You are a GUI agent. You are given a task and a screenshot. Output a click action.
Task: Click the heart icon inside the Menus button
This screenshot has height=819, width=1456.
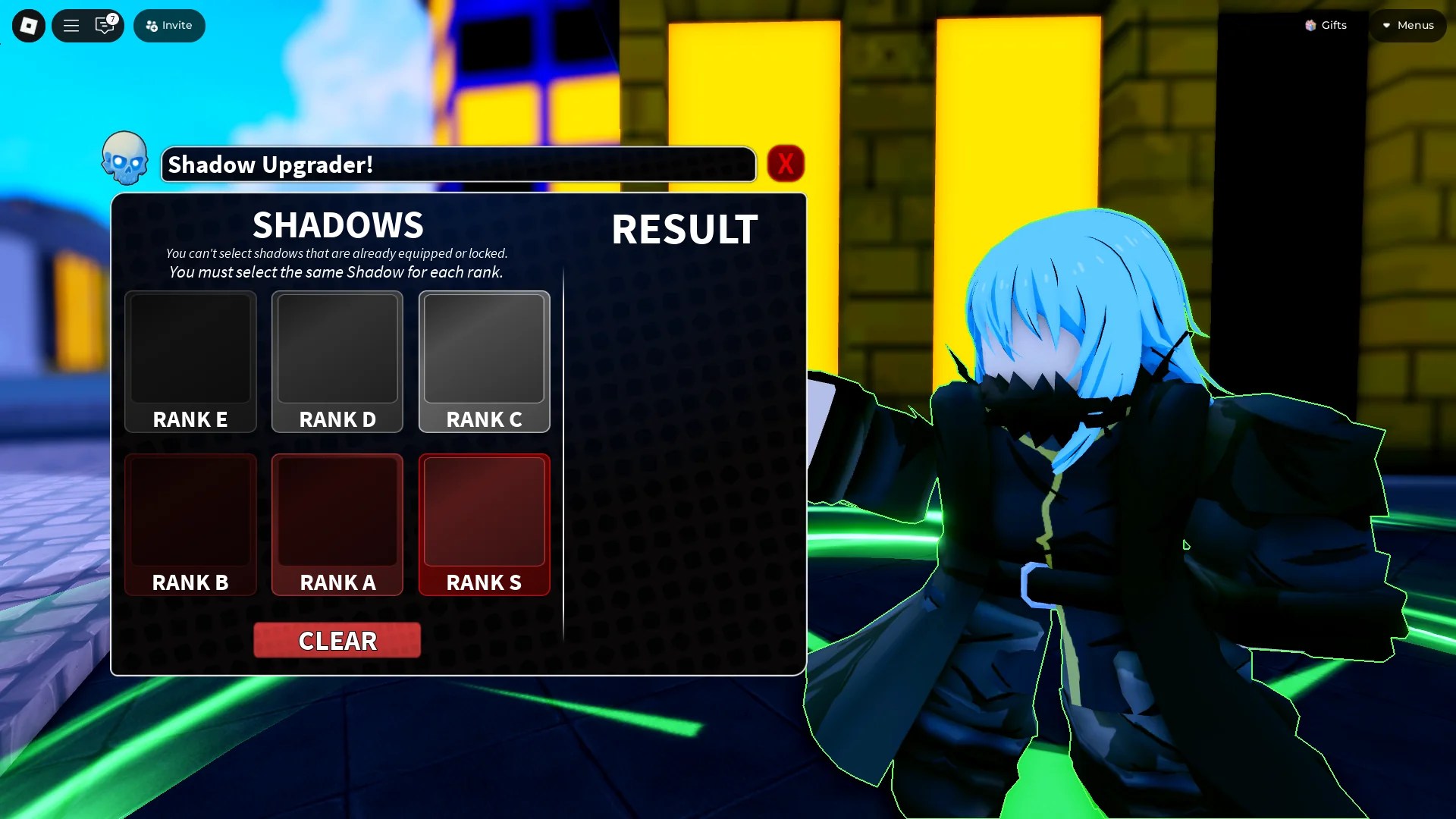coord(1387,25)
